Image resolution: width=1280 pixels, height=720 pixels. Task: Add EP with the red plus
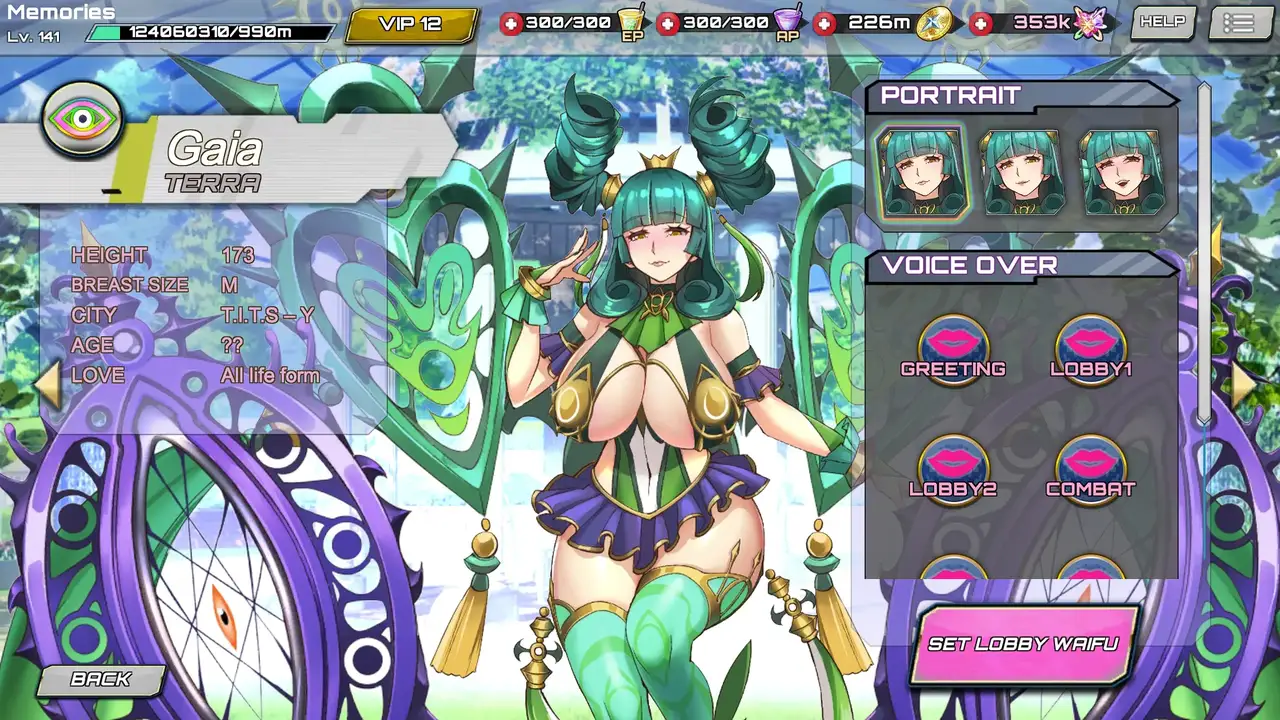511,23
